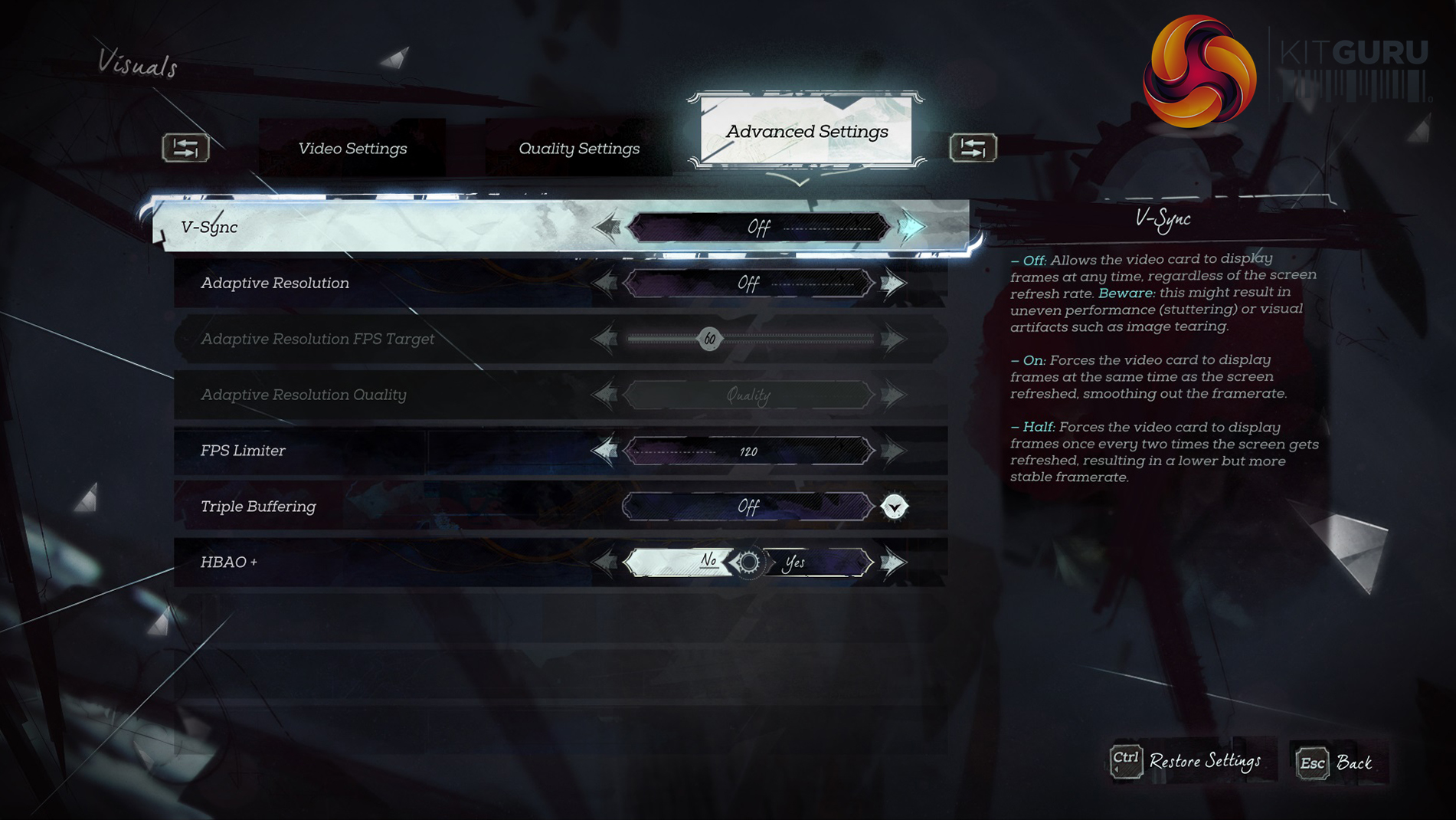Cycle V-Sync to the next option
The width and height of the screenshot is (1456, 820).
pyautogui.click(x=911, y=227)
